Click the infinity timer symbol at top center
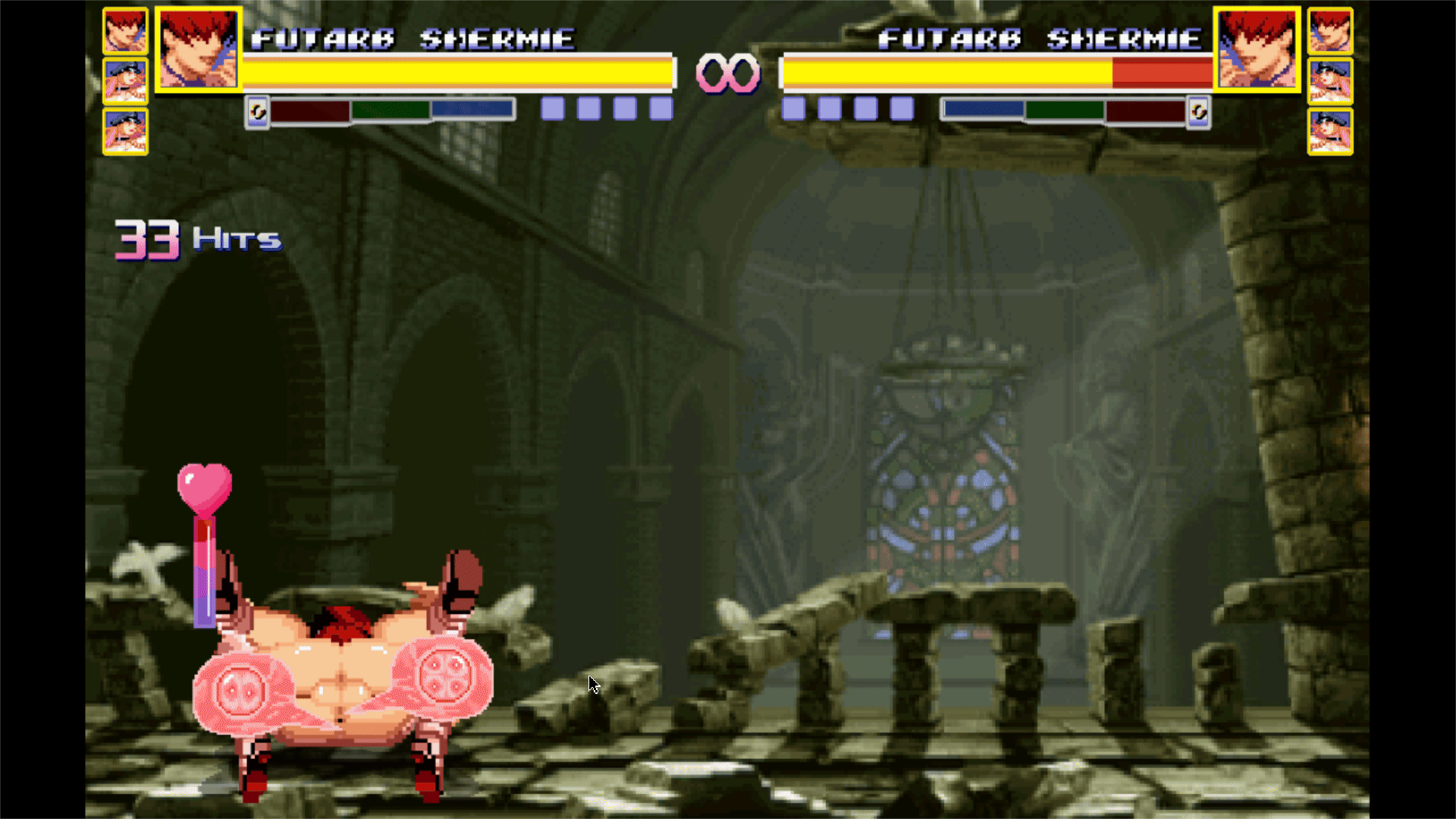1456x819 pixels. 726,72
